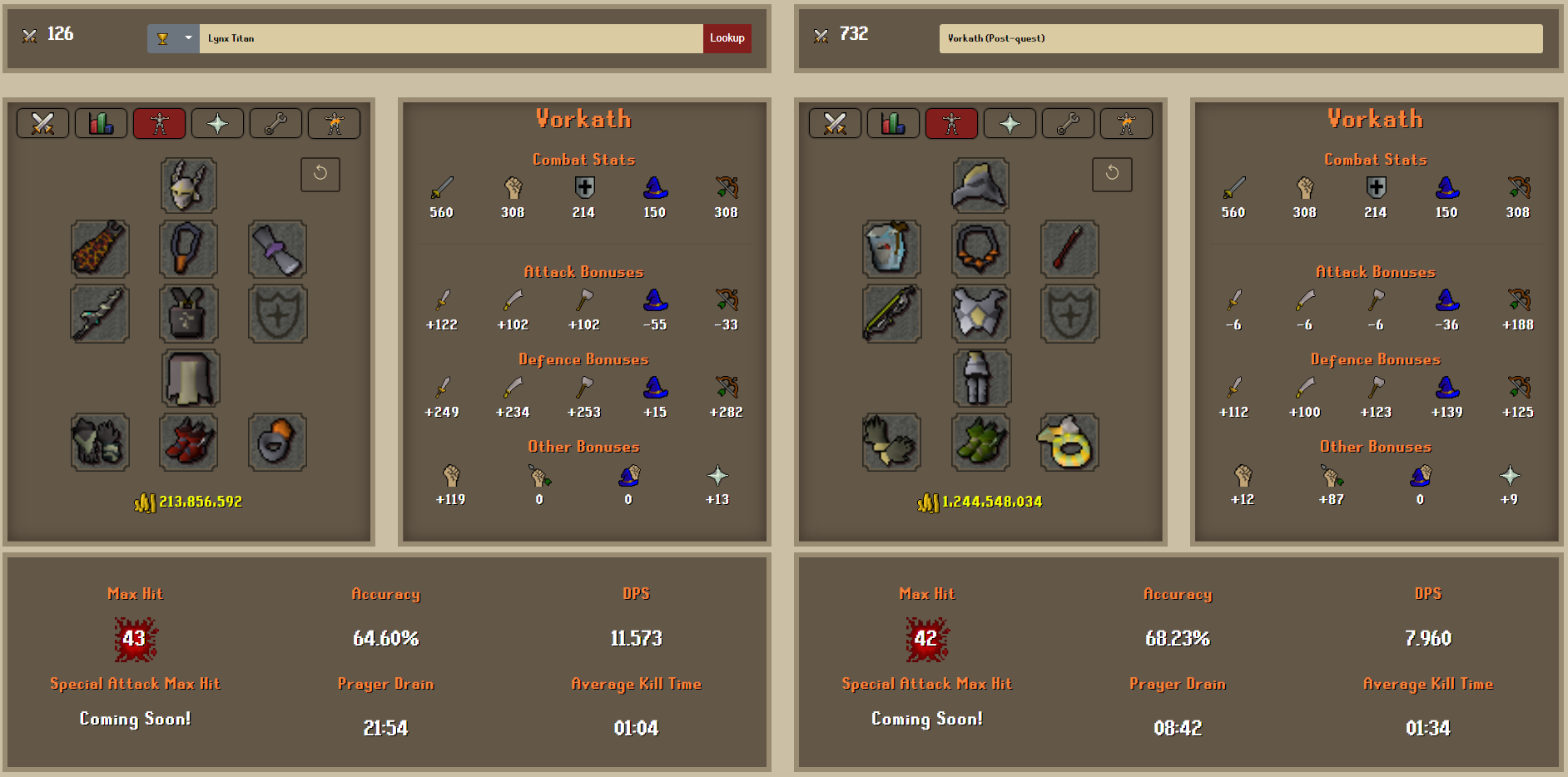The width and height of the screenshot is (1568, 777).
Task: Open the Settings wrench tab on the right panel
Action: [x=1068, y=122]
